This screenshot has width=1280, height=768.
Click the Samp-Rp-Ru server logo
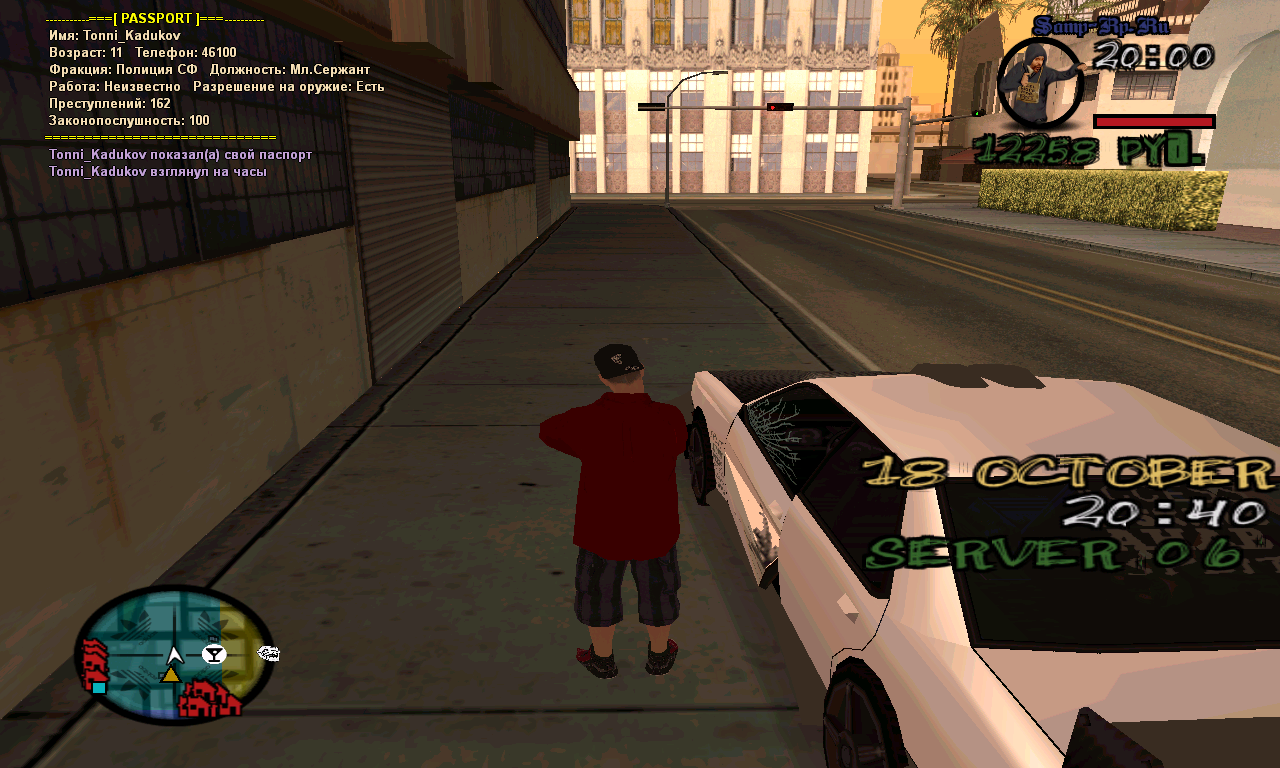[1100, 26]
